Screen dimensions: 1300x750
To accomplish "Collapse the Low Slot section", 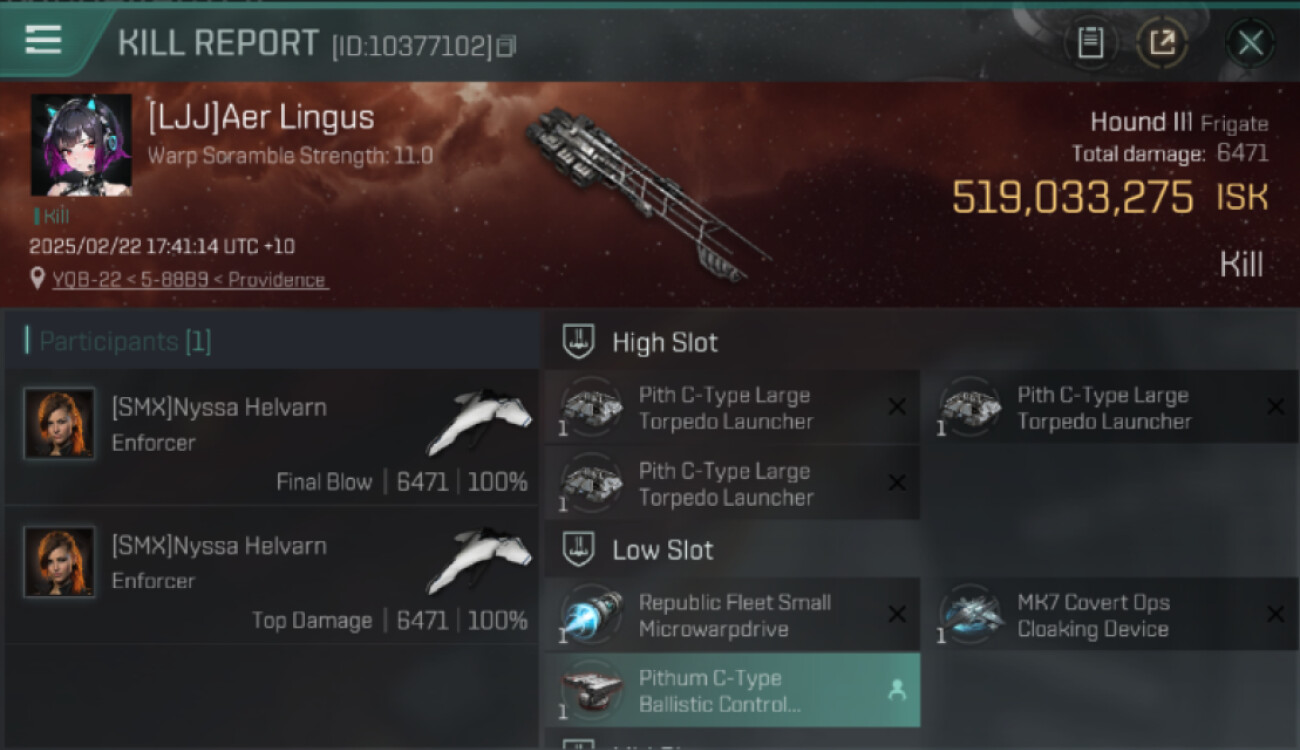I will click(663, 550).
